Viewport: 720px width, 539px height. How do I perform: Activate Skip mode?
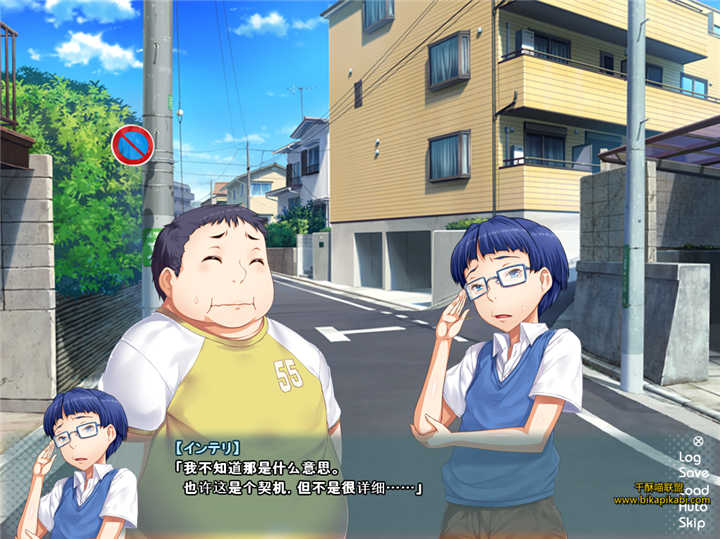coord(692,523)
